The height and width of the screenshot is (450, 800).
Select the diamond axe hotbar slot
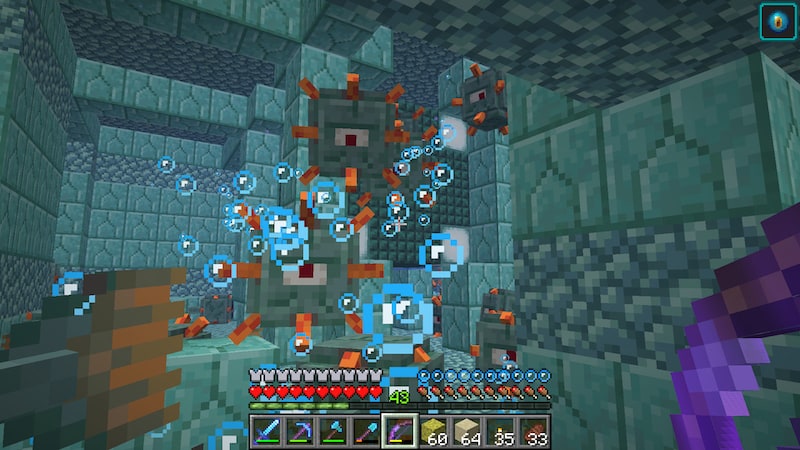(x=335, y=431)
